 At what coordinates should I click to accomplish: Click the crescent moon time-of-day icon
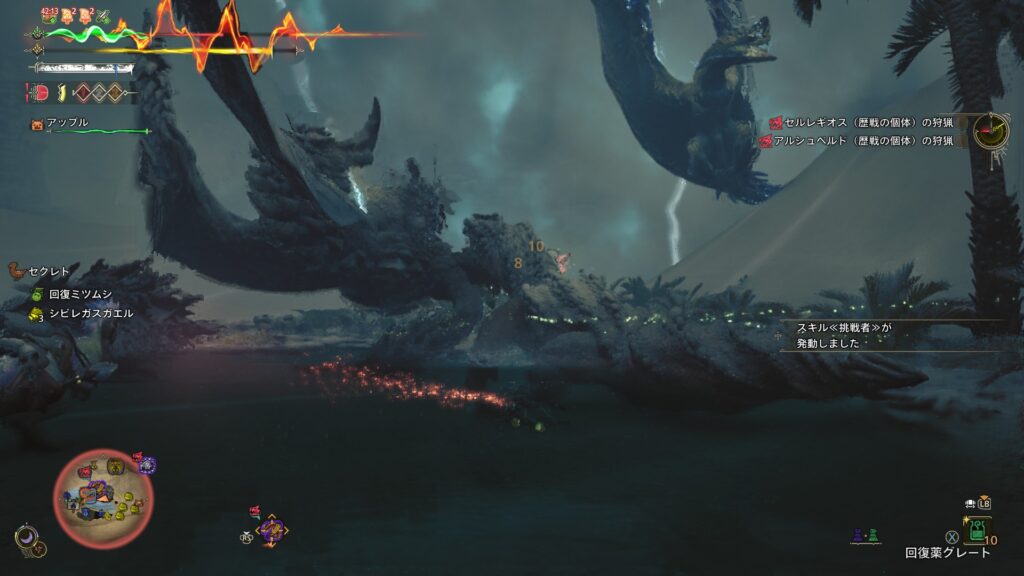[30, 540]
